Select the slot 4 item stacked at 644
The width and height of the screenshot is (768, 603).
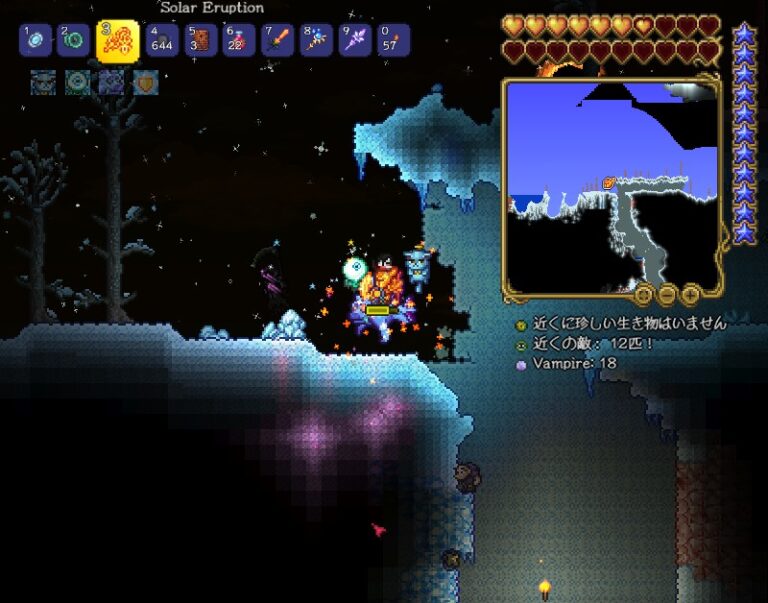(162, 41)
